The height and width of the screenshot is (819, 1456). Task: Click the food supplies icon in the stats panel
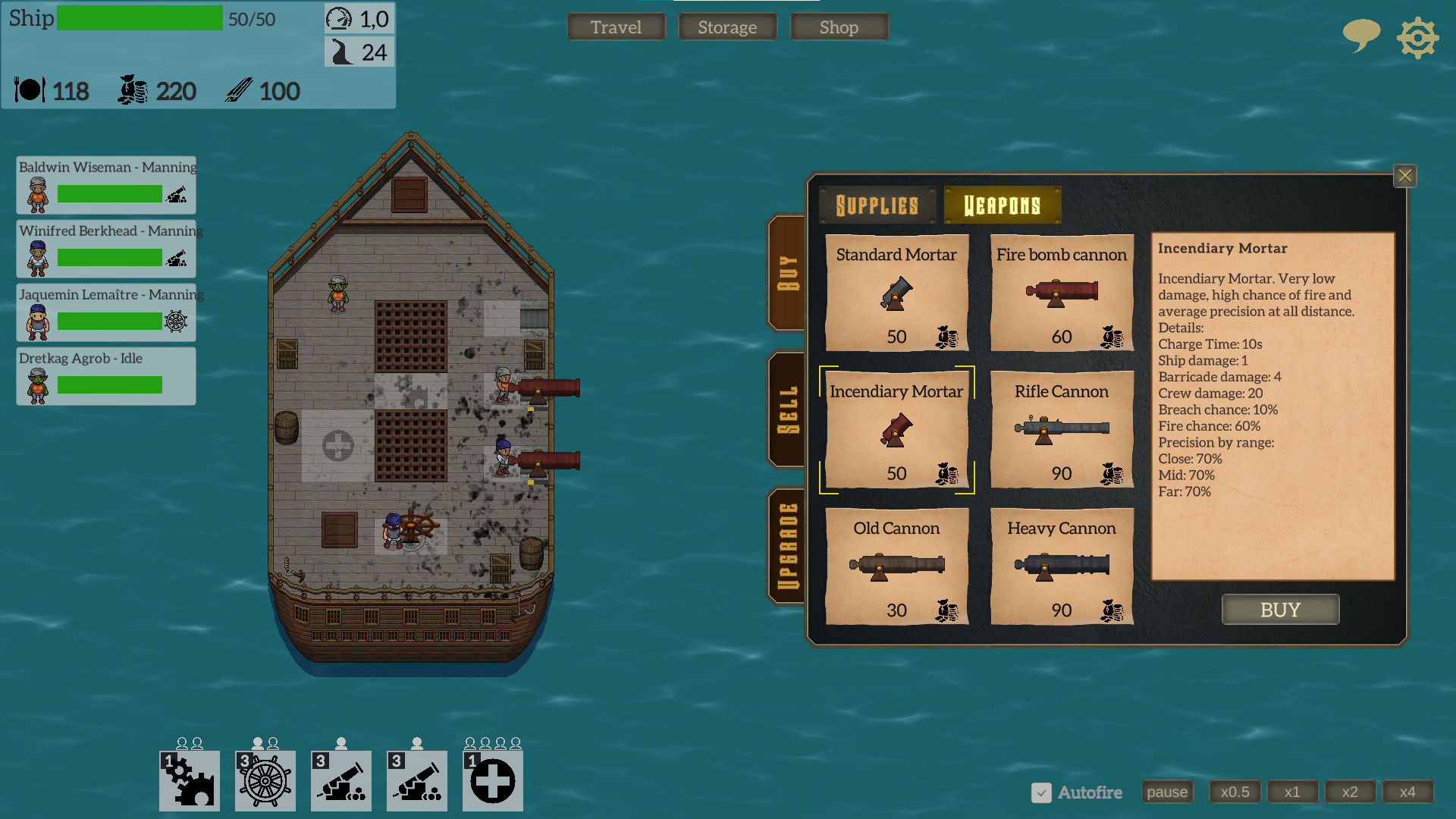[x=29, y=90]
